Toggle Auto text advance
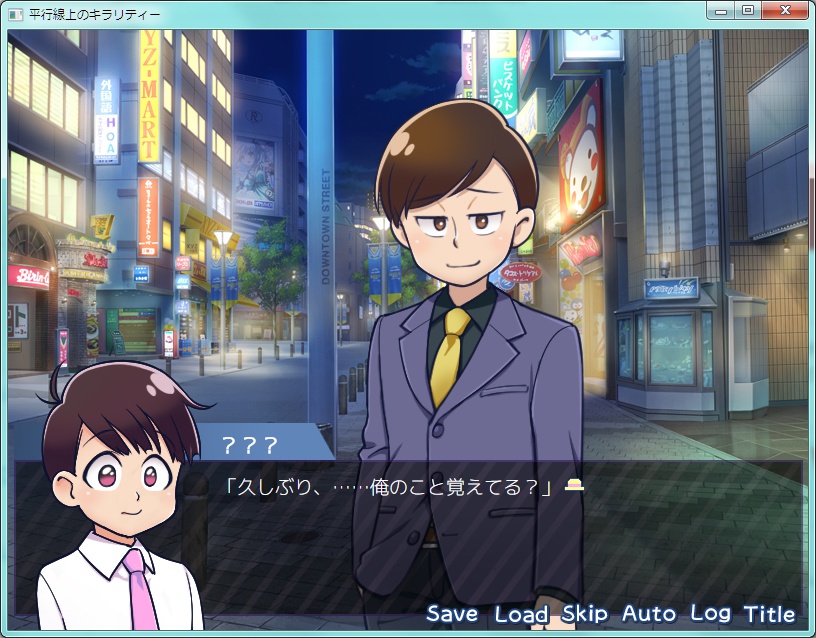816x638 pixels. [649, 614]
